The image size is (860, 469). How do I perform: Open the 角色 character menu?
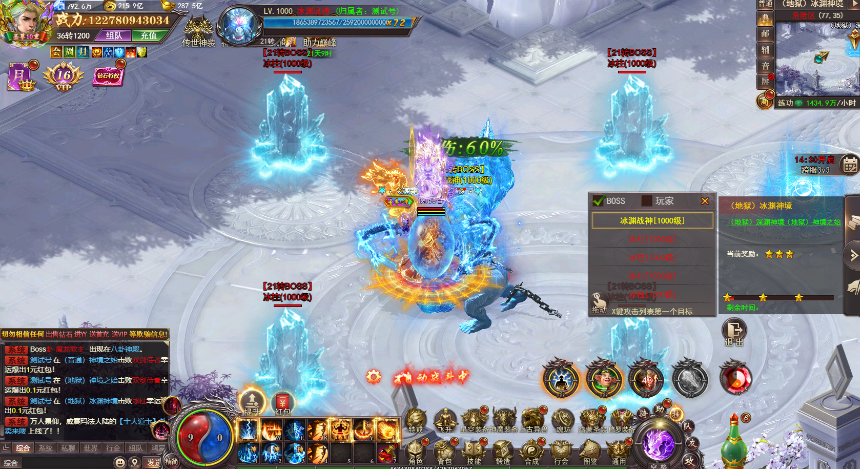tap(416, 444)
